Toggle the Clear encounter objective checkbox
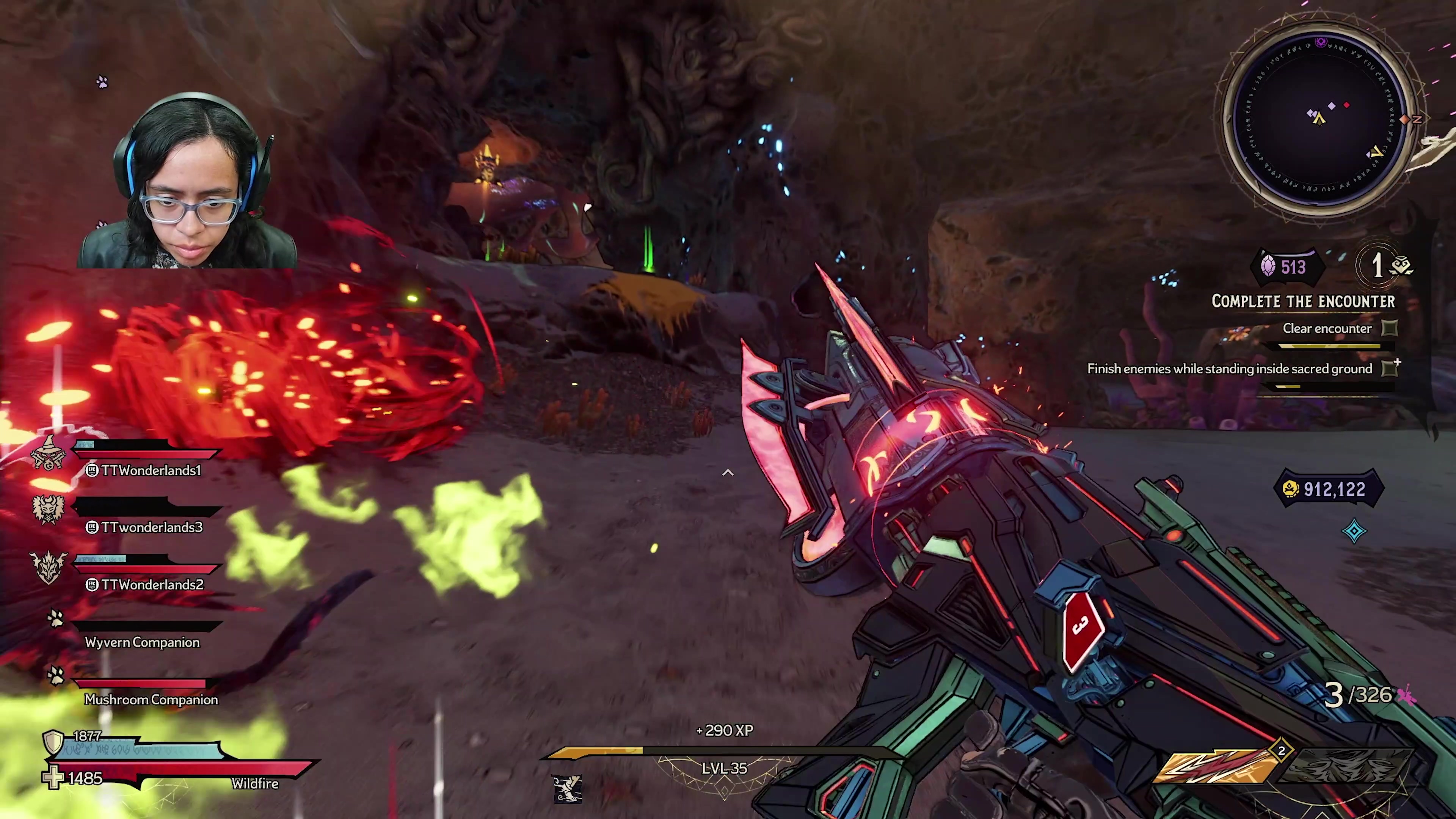1456x819 pixels. click(x=1389, y=328)
